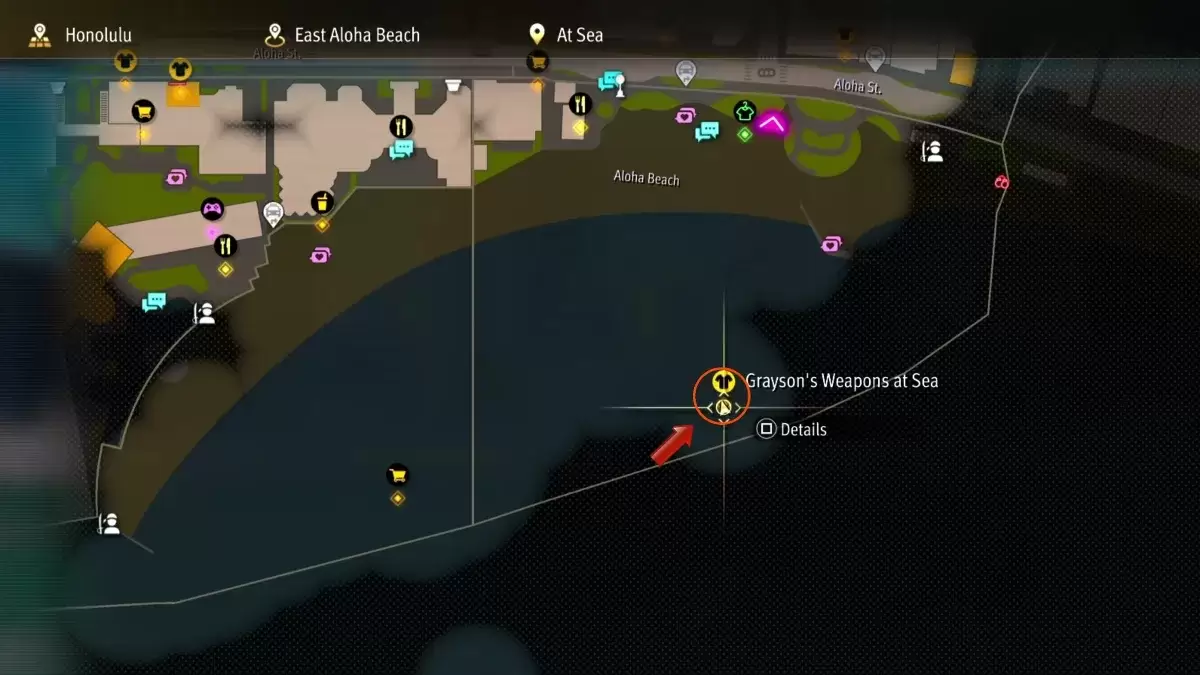
Task: Pick the white taxi pin near the gamepad marker
Action: (272, 212)
